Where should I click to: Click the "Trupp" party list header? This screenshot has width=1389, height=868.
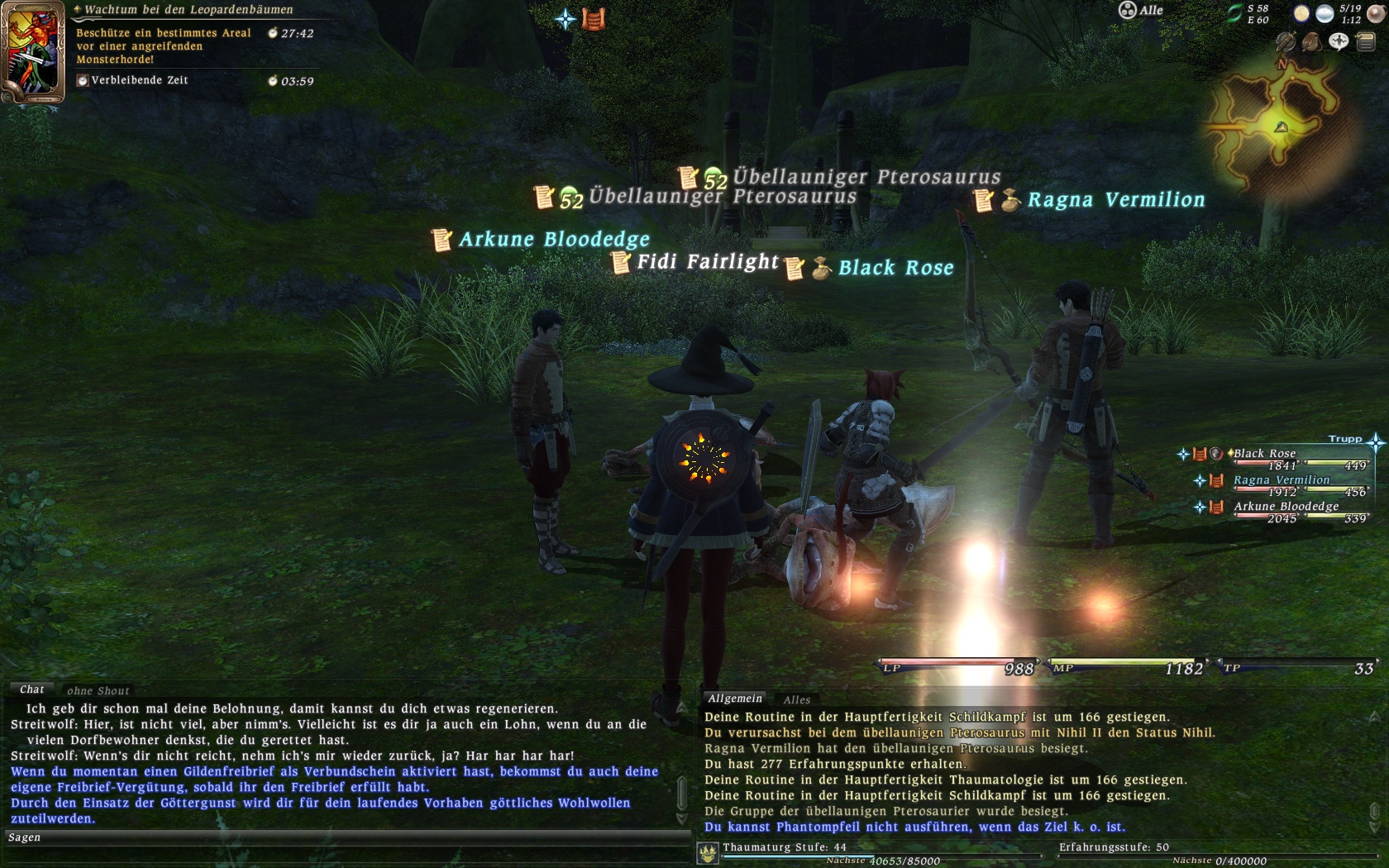[1344, 439]
